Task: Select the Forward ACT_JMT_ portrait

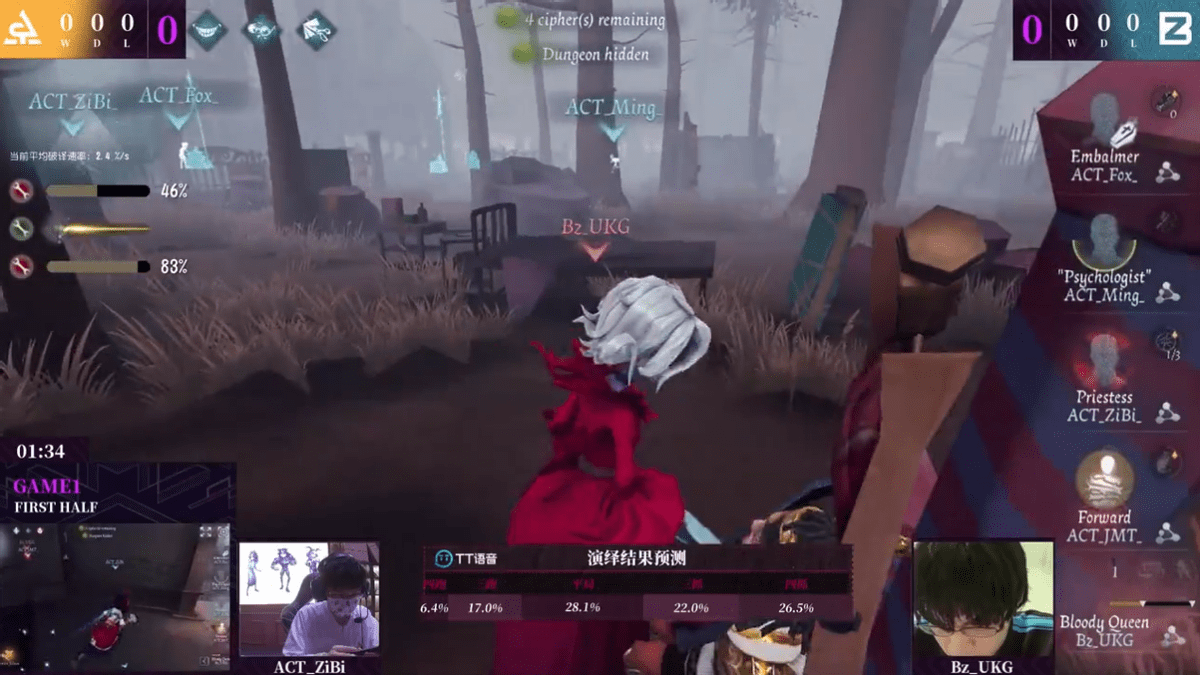Action: [1105, 480]
